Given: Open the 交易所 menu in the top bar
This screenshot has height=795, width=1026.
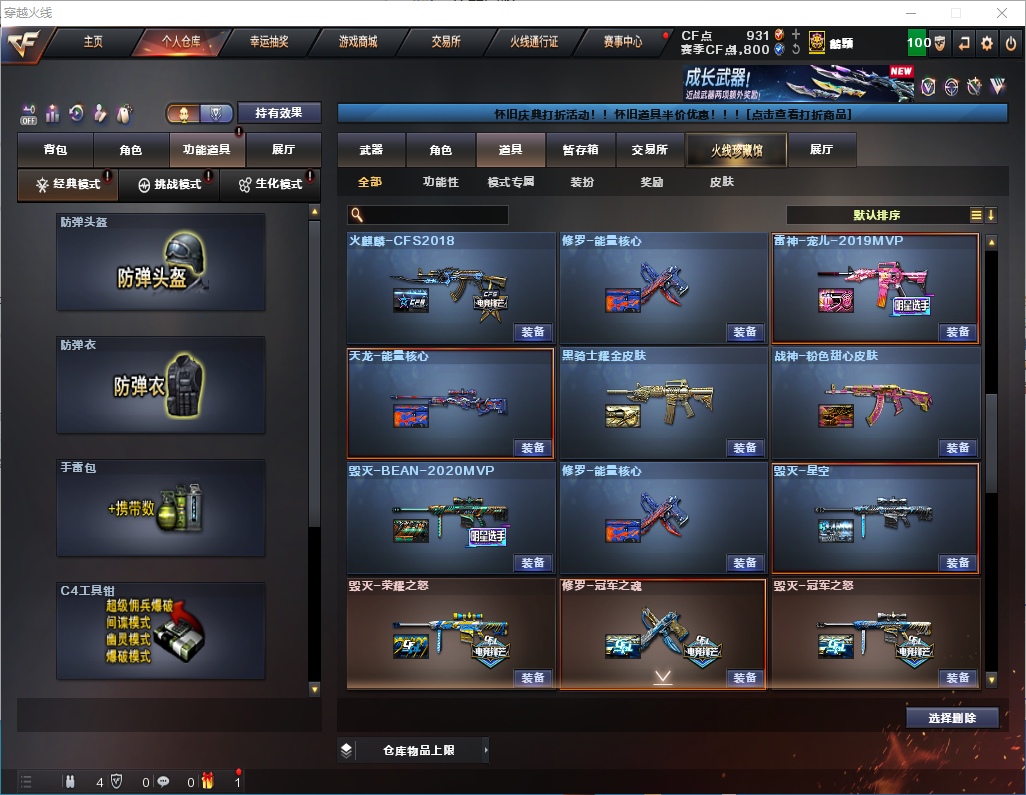Looking at the screenshot, I should coord(446,42).
